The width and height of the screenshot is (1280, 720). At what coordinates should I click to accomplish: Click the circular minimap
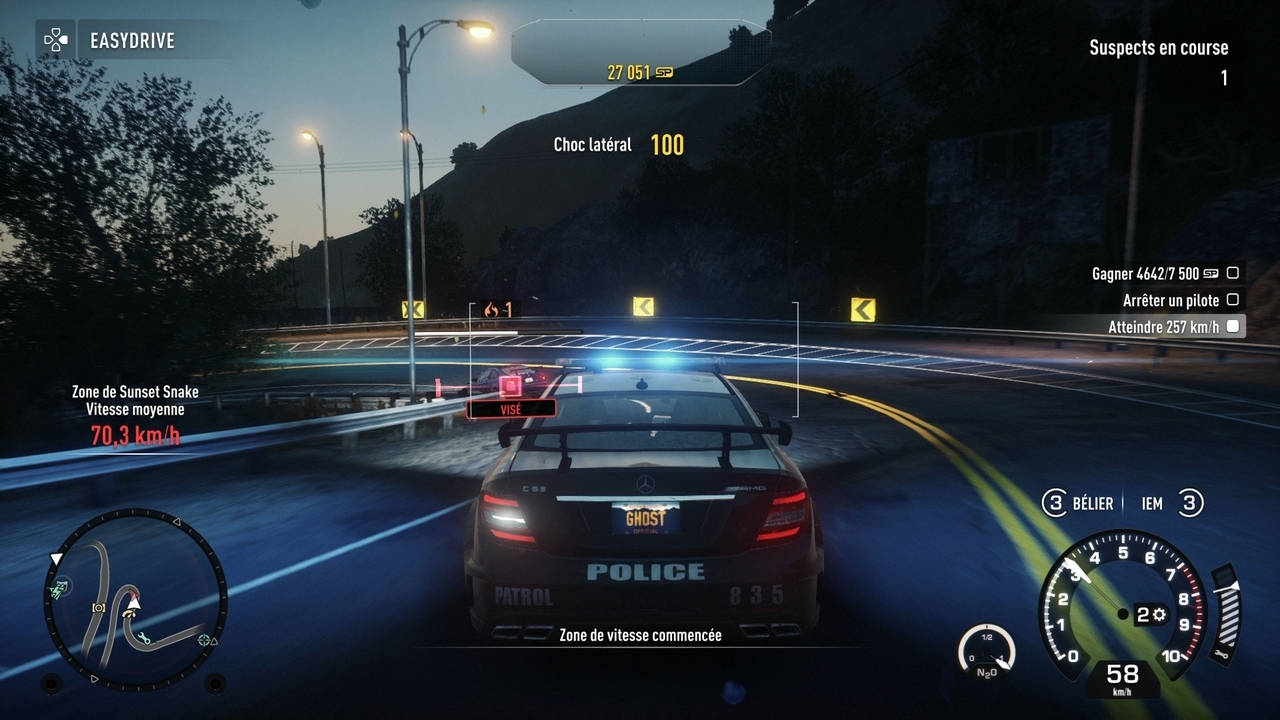pyautogui.click(x=135, y=600)
